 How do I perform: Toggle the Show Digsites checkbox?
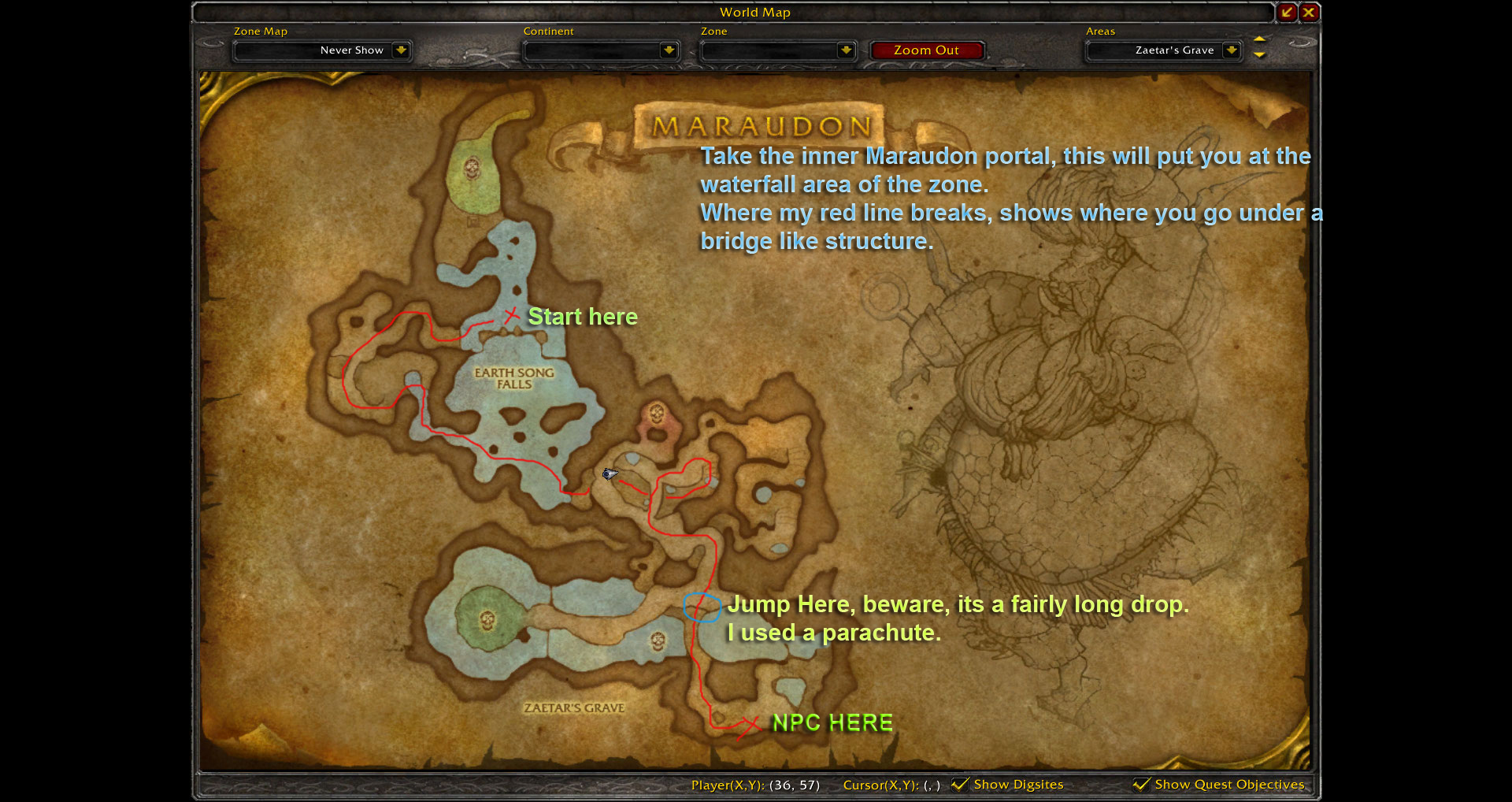click(960, 784)
